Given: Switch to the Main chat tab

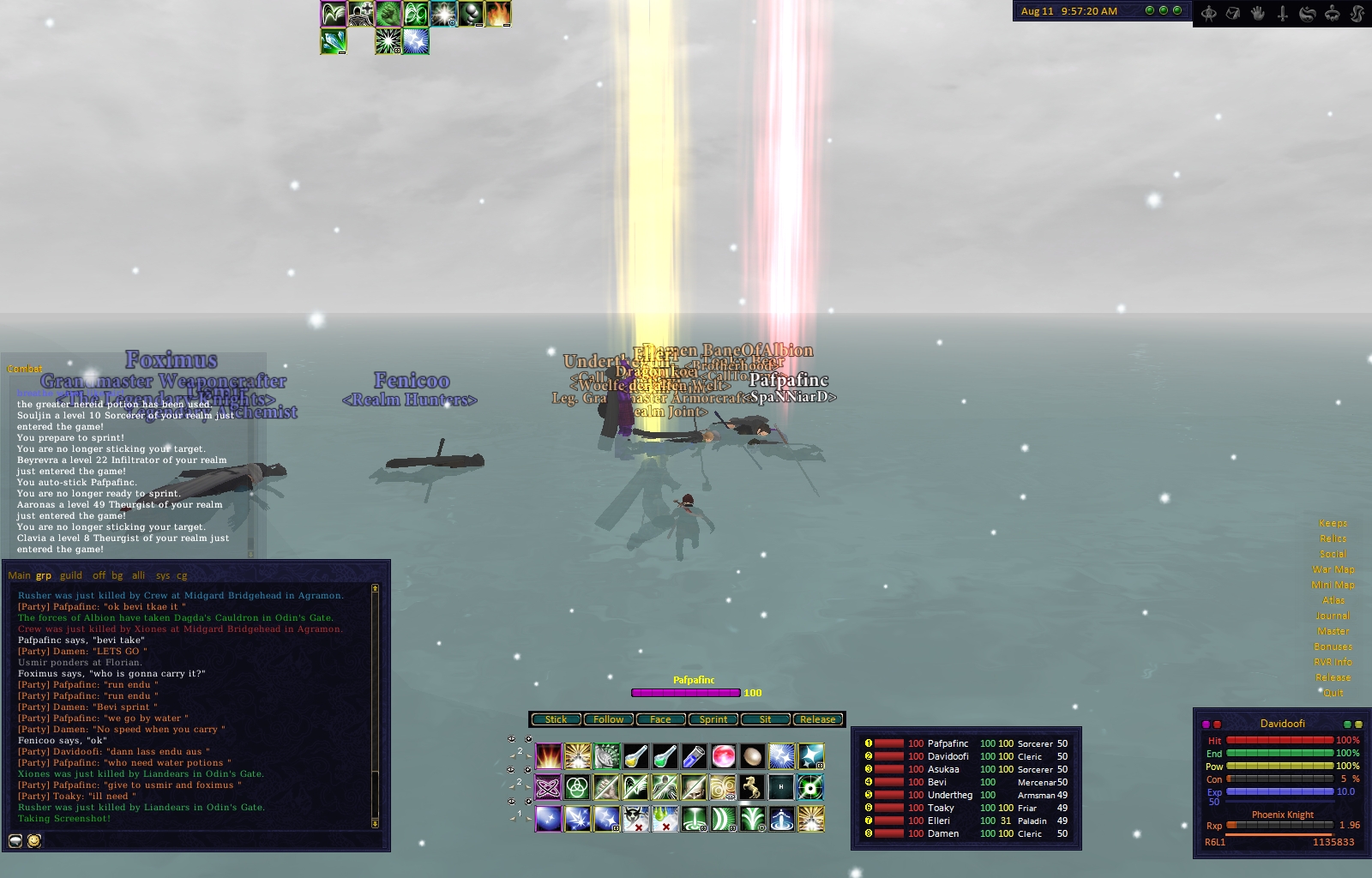Looking at the screenshot, I should click(x=19, y=575).
